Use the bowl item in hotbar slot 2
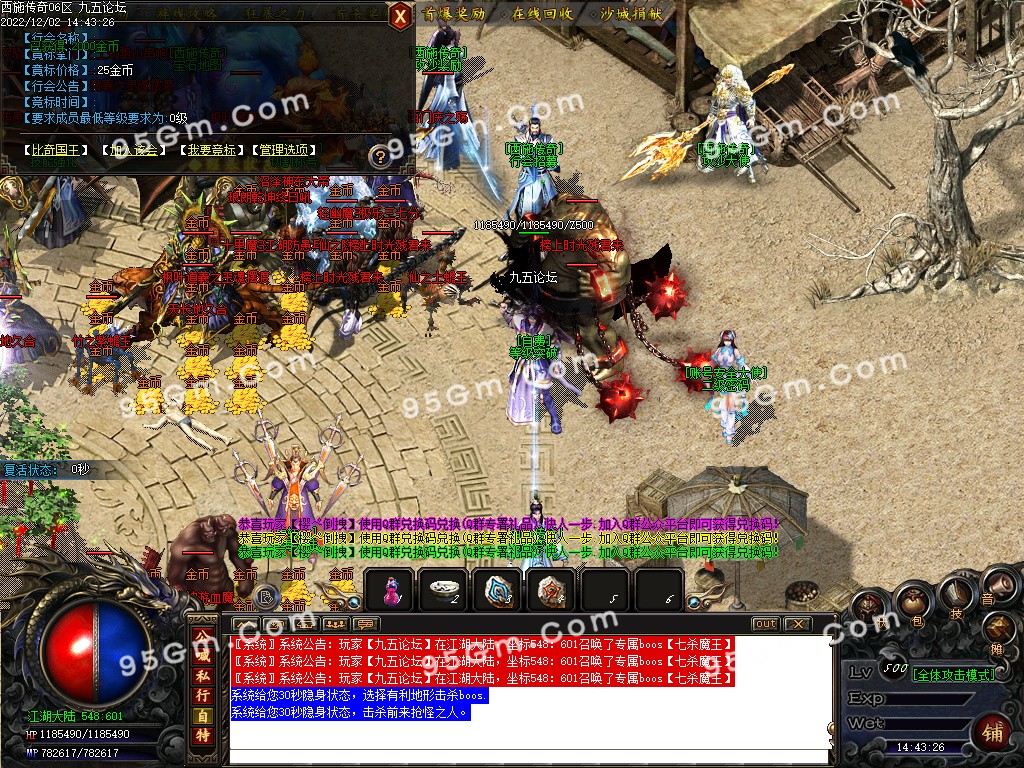The height and width of the screenshot is (768, 1024). click(x=441, y=590)
